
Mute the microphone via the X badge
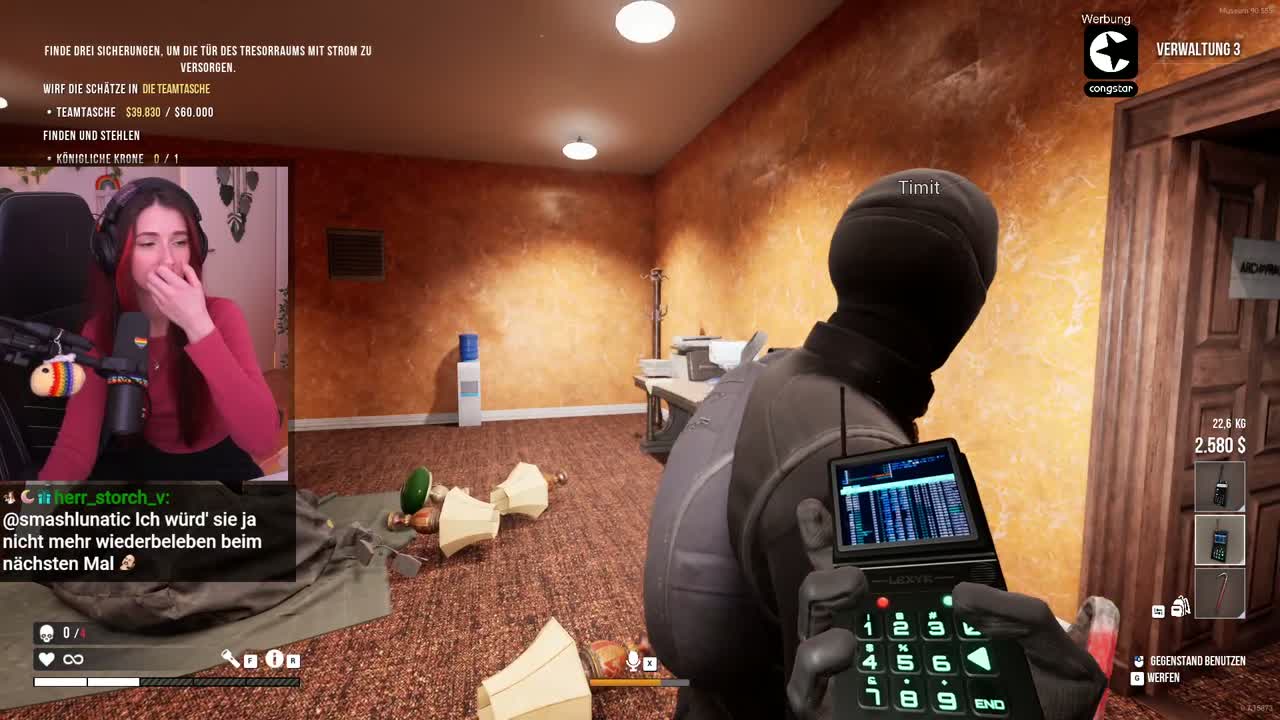(x=650, y=663)
